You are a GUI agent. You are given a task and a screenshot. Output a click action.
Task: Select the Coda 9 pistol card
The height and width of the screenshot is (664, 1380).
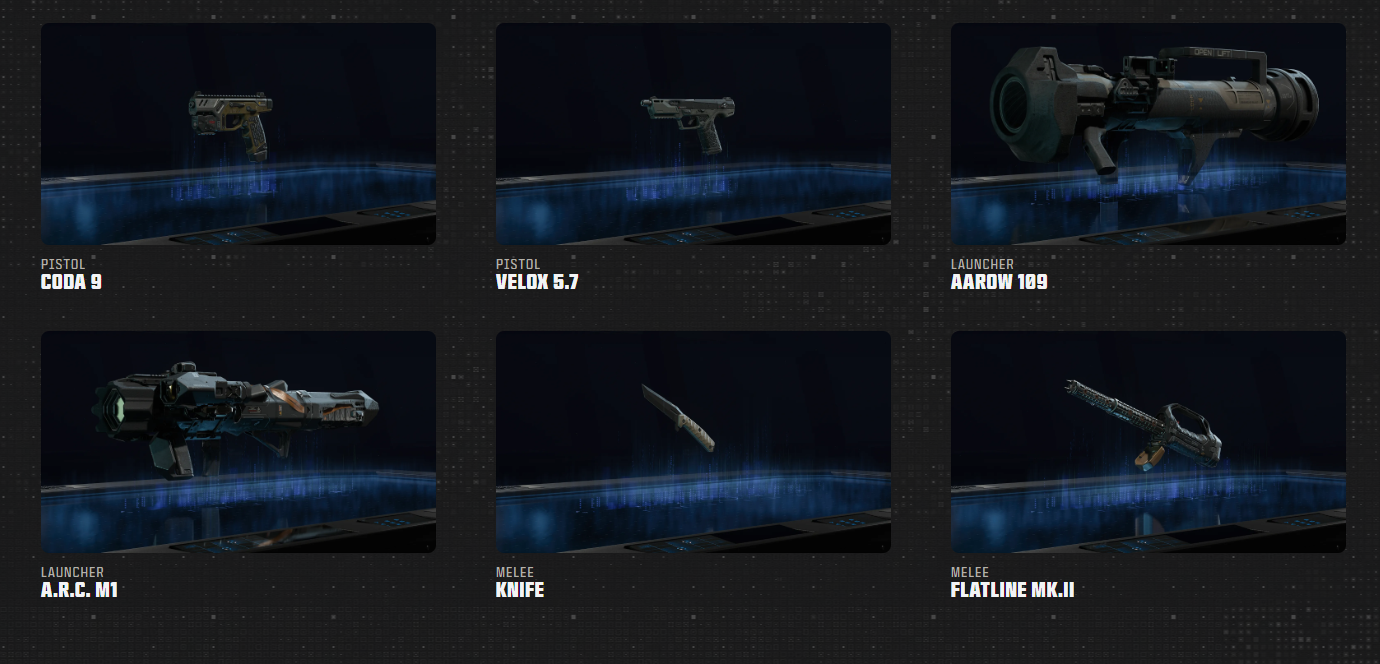(238, 134)
